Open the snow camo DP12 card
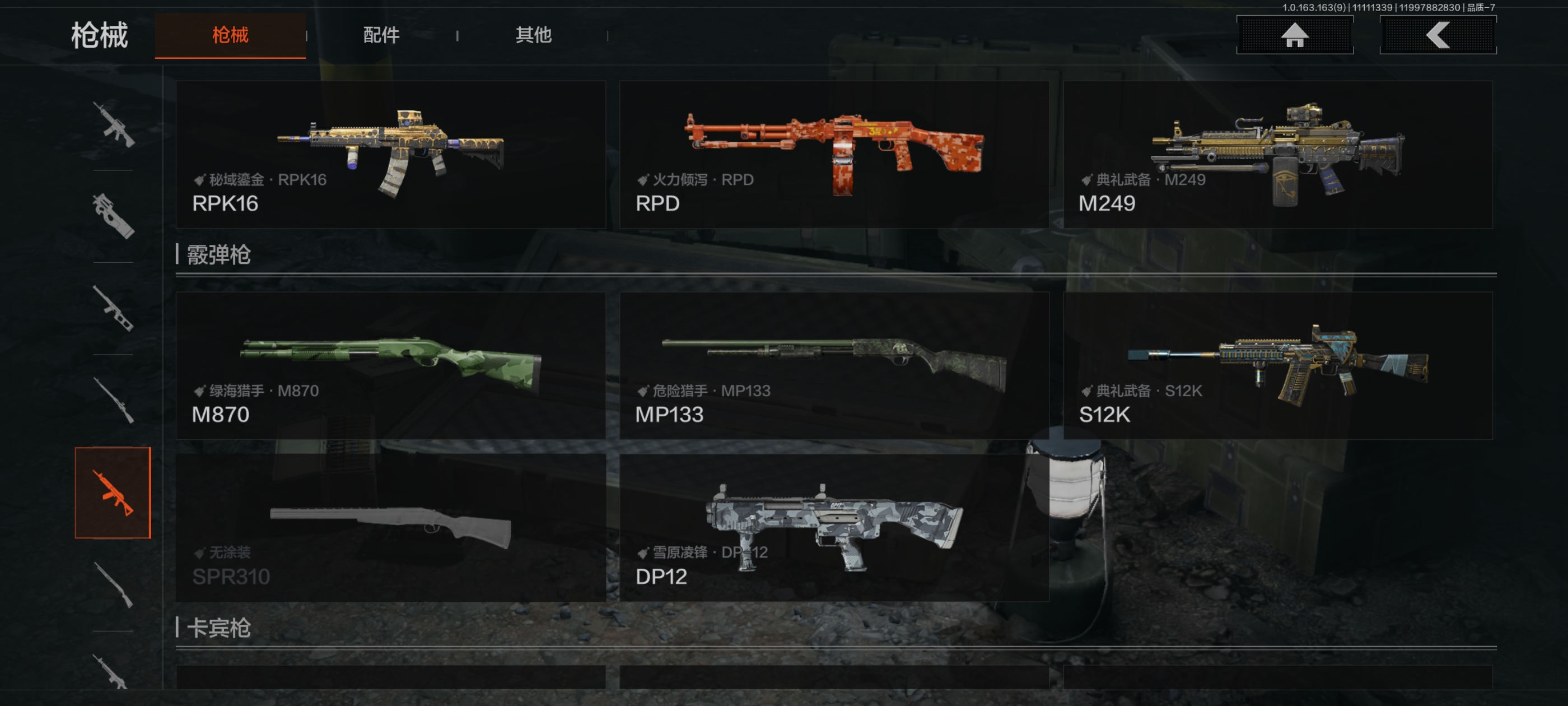 [834, 527]
